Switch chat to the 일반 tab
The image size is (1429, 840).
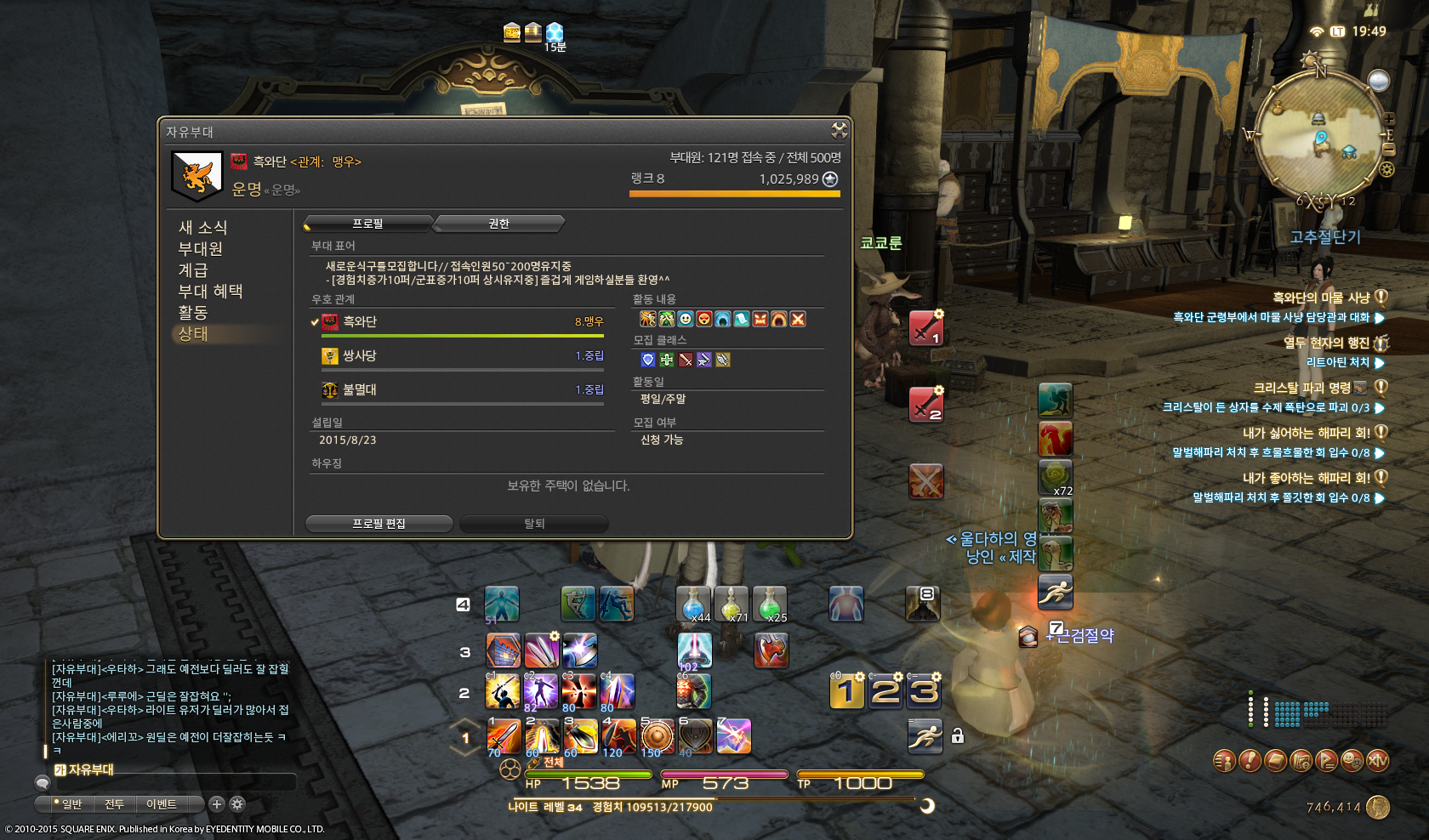click(x=70, y=804)
